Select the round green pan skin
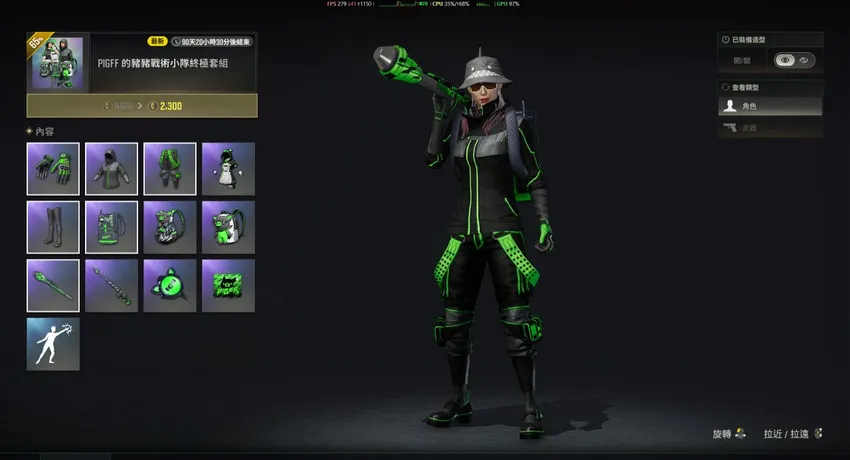This screenshot has height=460, width=850. point(169,285)
